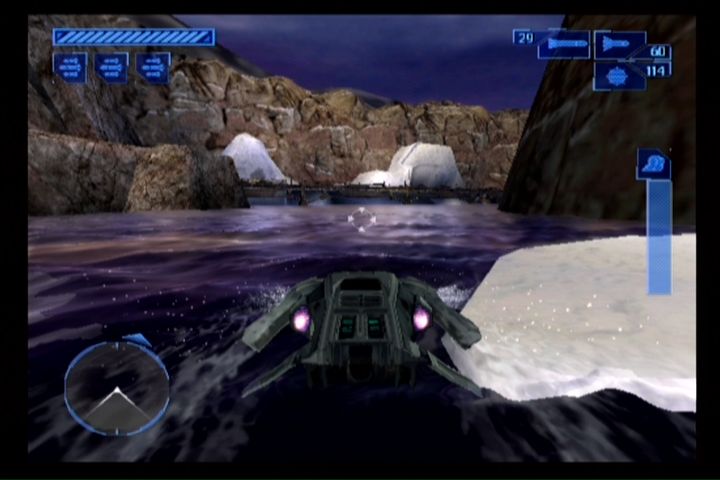The height and width of the screenshot is (480, 720).
Task: Activate the boost icon above the gauge
Action: click(x=653, y=164)
